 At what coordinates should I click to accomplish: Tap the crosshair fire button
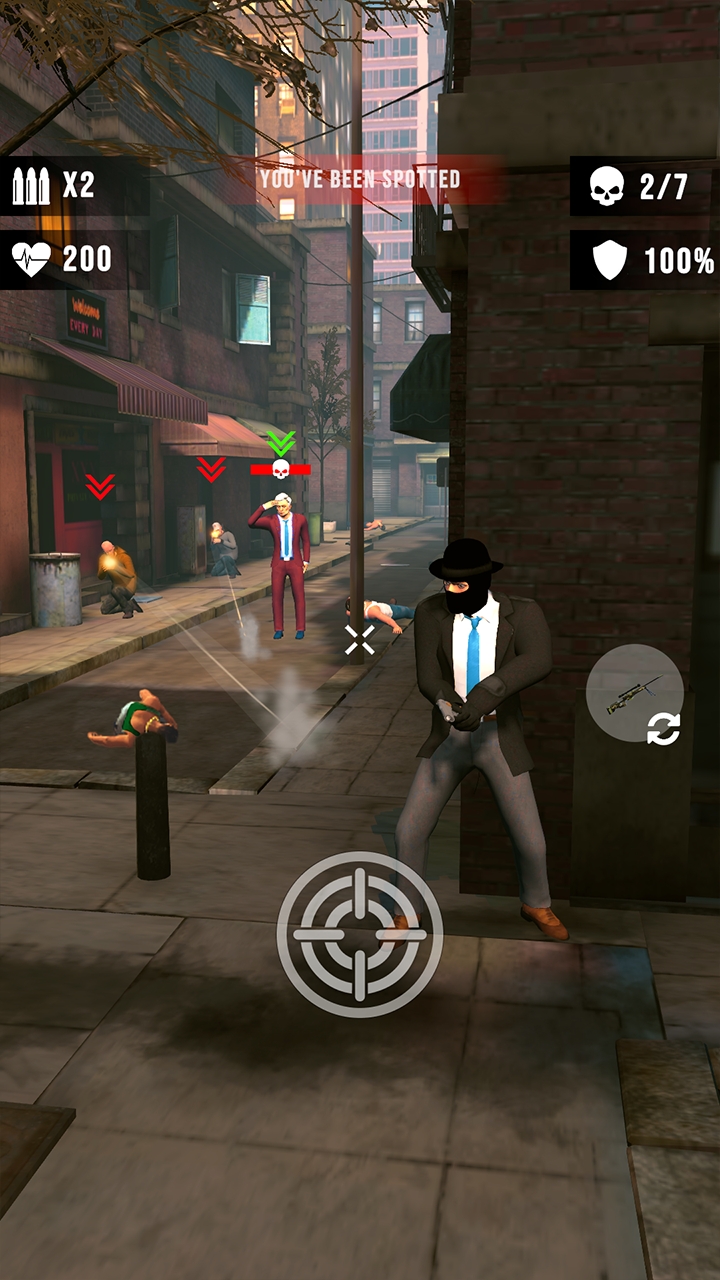tap(360, 934)
